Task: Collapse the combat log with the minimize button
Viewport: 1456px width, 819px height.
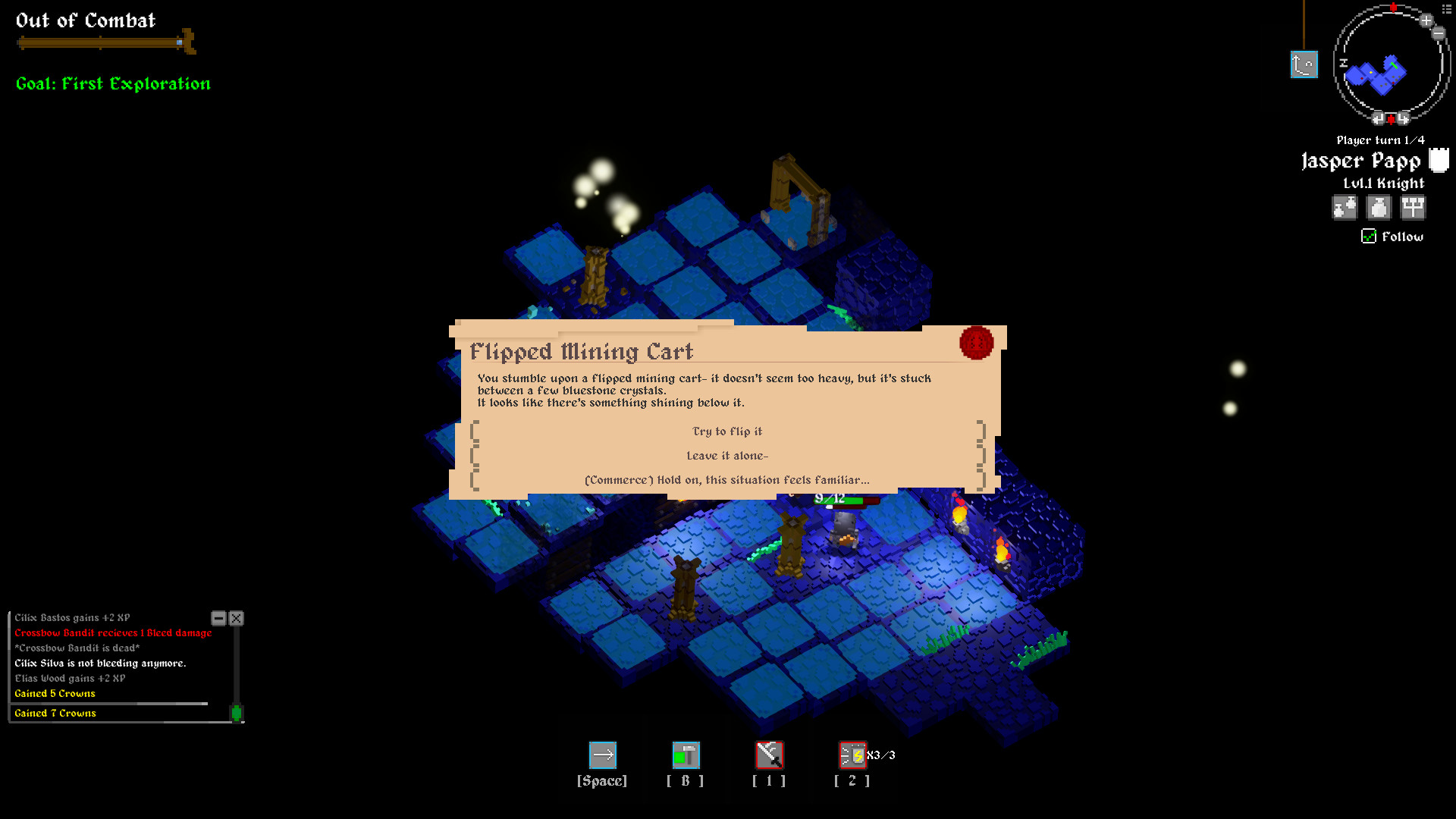Action: (x=218, y=618)
